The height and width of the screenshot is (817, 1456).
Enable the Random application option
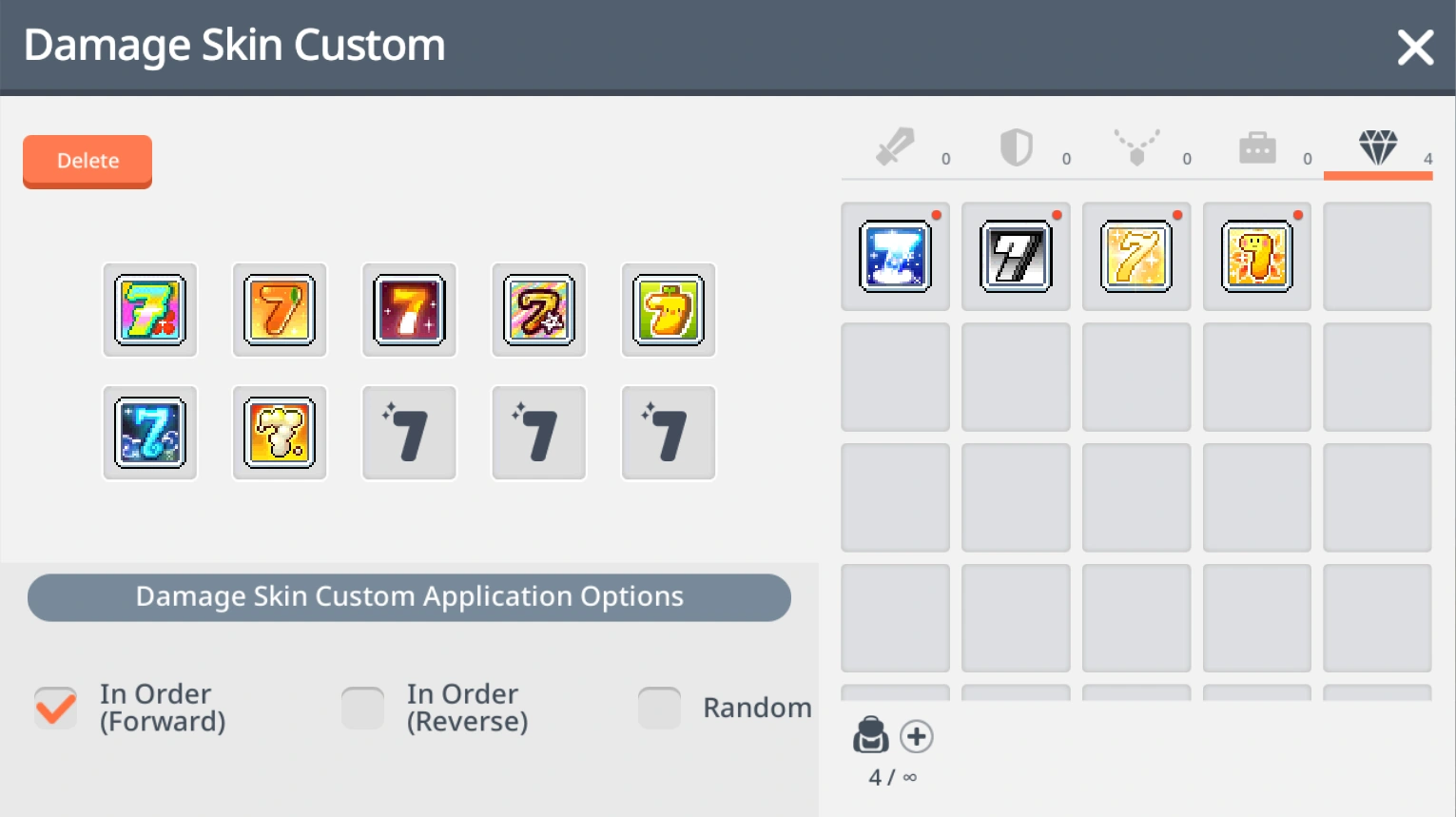coord(659,707)
